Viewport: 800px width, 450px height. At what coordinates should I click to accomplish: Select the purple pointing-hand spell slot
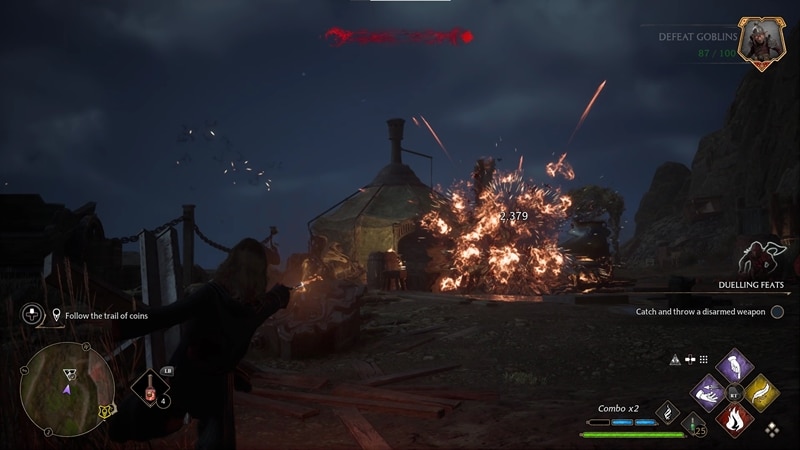pos(735,364)
